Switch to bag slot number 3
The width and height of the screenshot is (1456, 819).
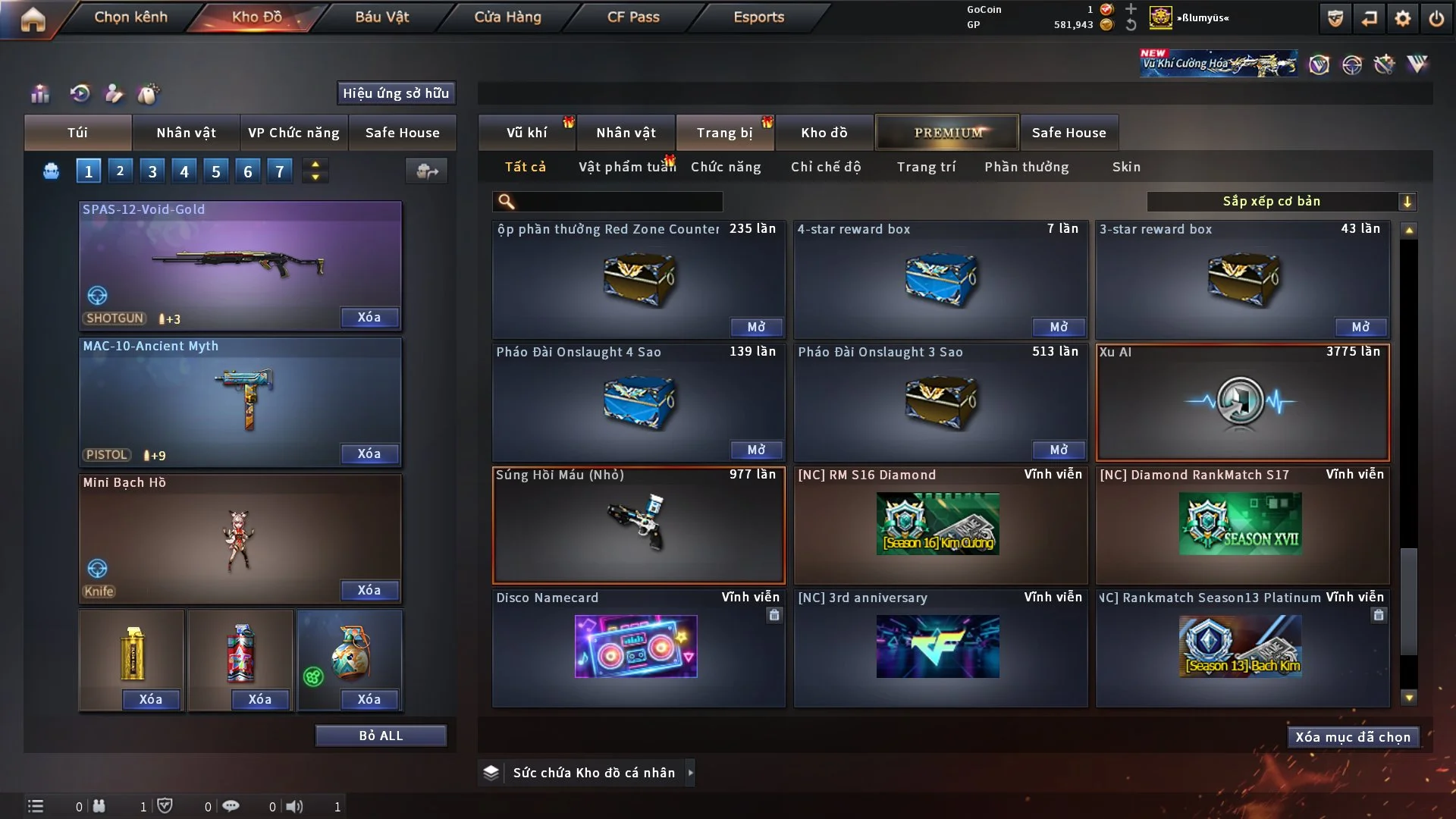point(152,171)
